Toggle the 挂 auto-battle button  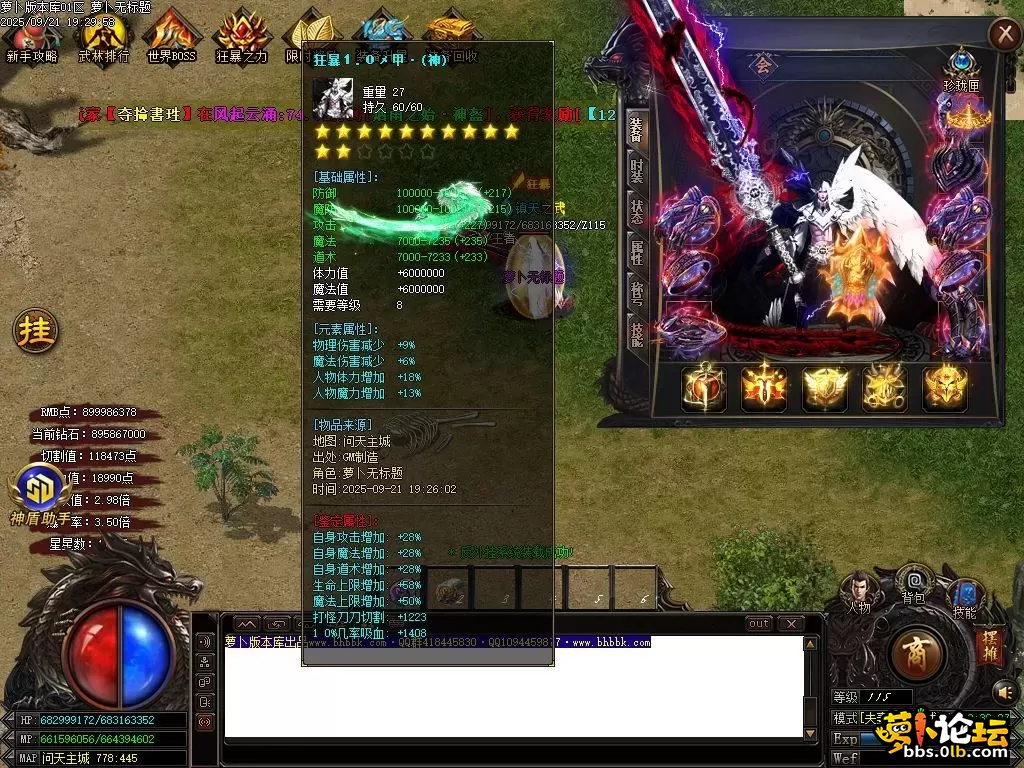pyautogui.click(x=35, y=330)
